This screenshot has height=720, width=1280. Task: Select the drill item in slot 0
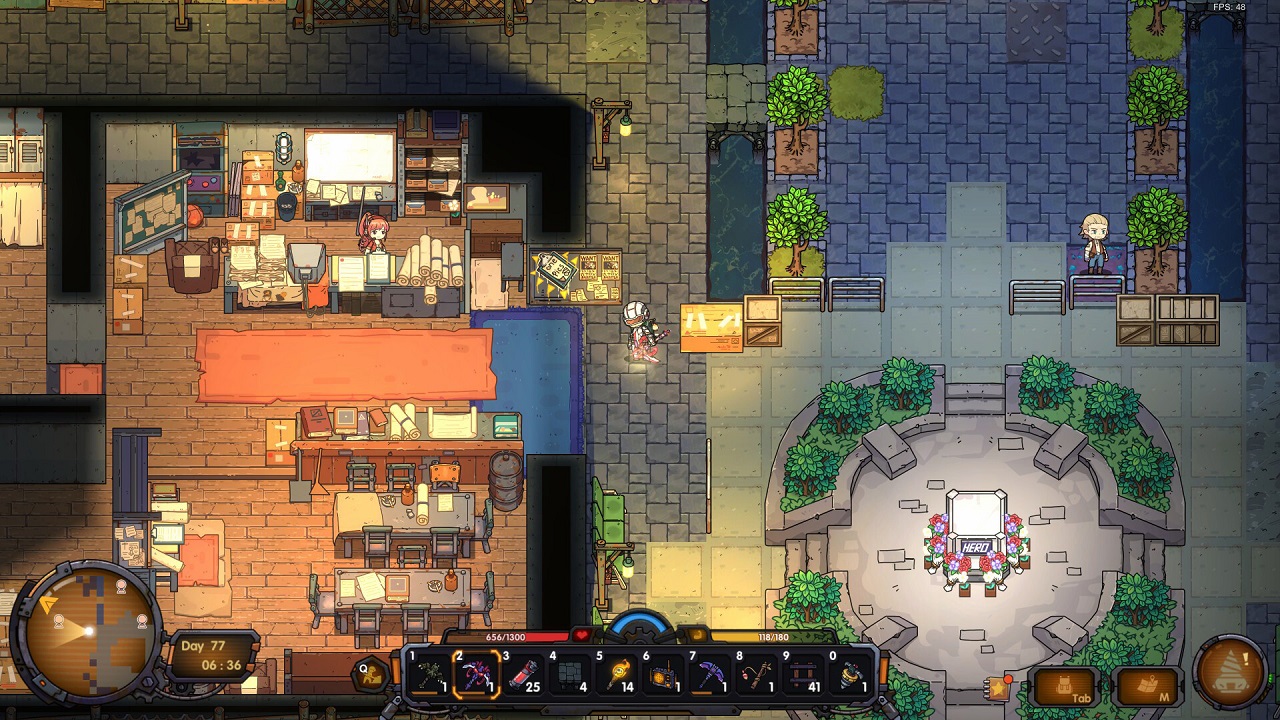pyautogui.click(x=852, y=675)
